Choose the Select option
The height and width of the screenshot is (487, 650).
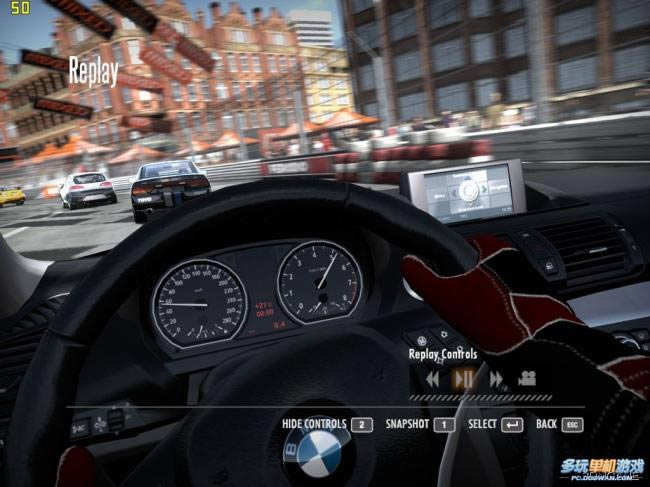[x=495, y=424]
